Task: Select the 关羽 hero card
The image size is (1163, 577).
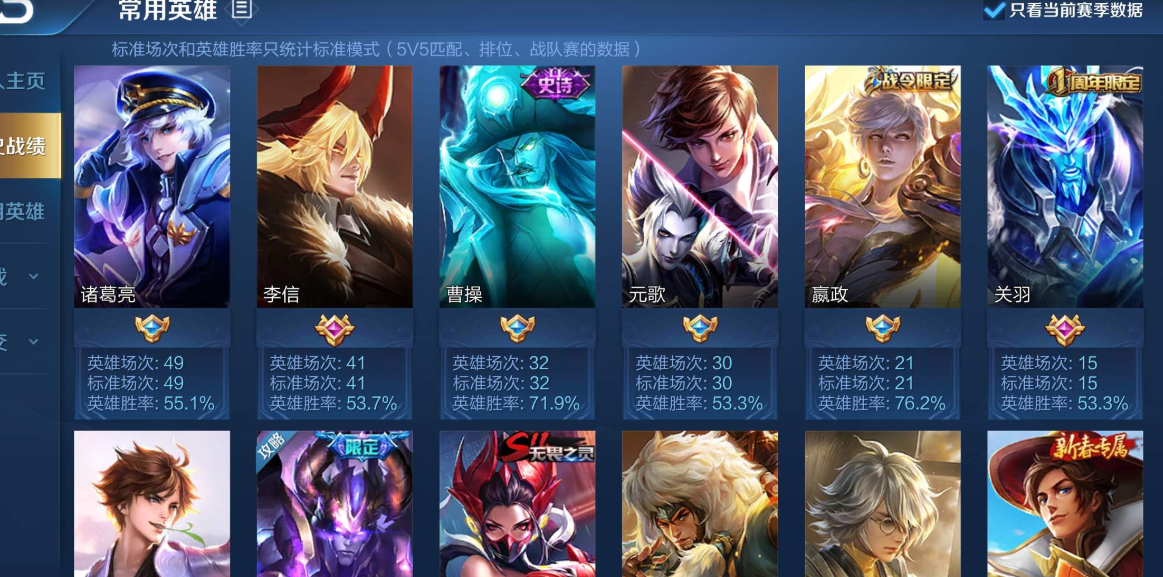Action: click(1065, 187)
